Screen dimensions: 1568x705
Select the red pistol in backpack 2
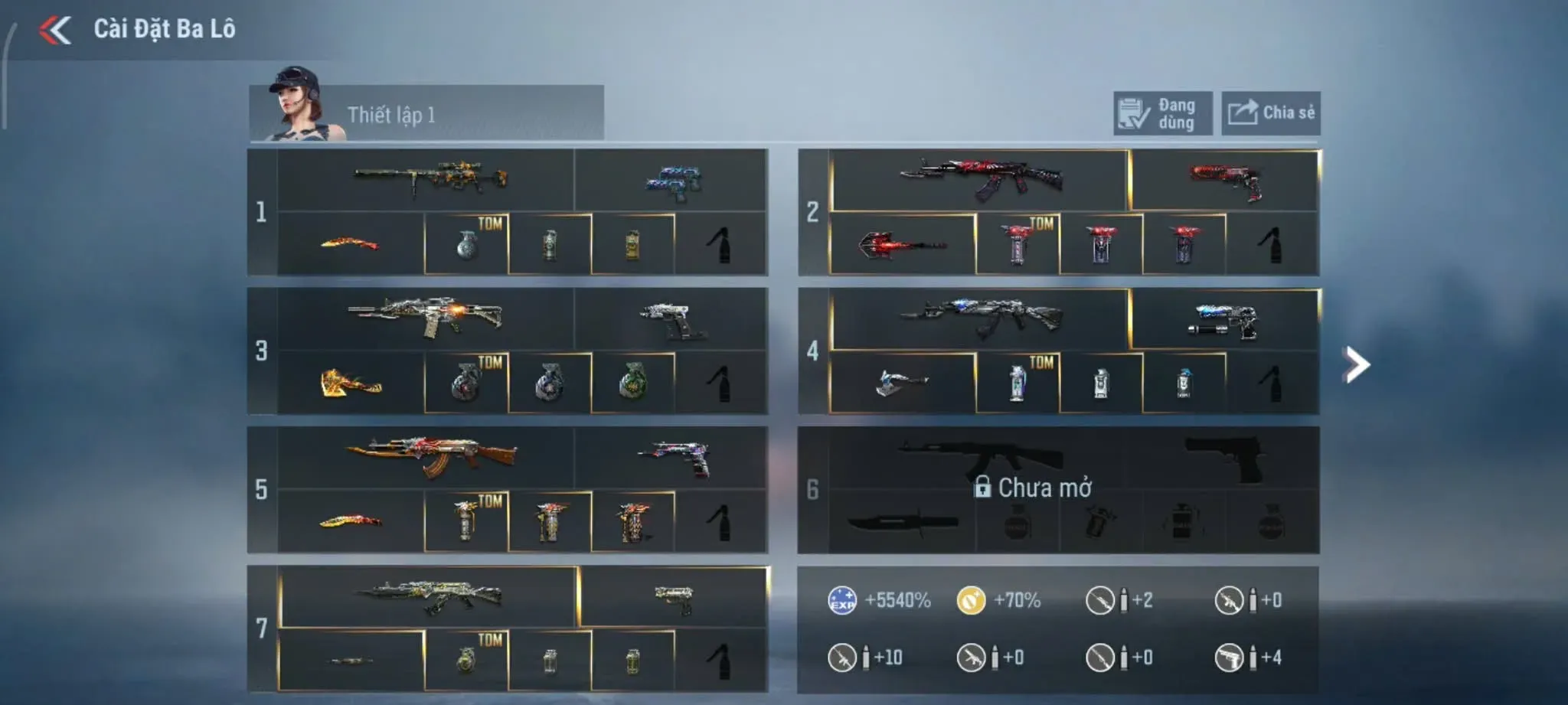[x=1225, y=181]
